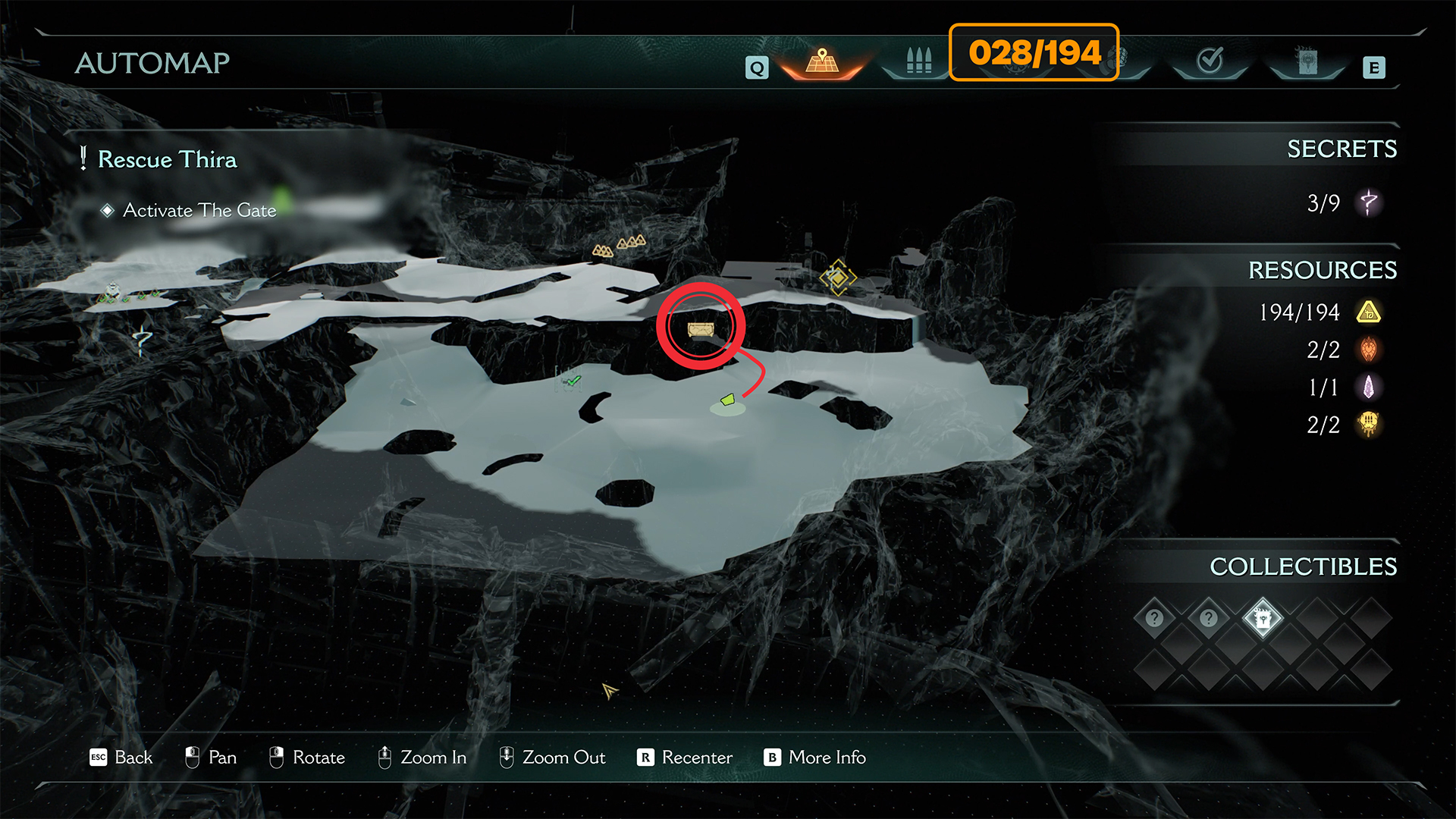The image size is (1456, 819).
Task: Switch to the bullets arsenal tab
Action: coord(918,61)
